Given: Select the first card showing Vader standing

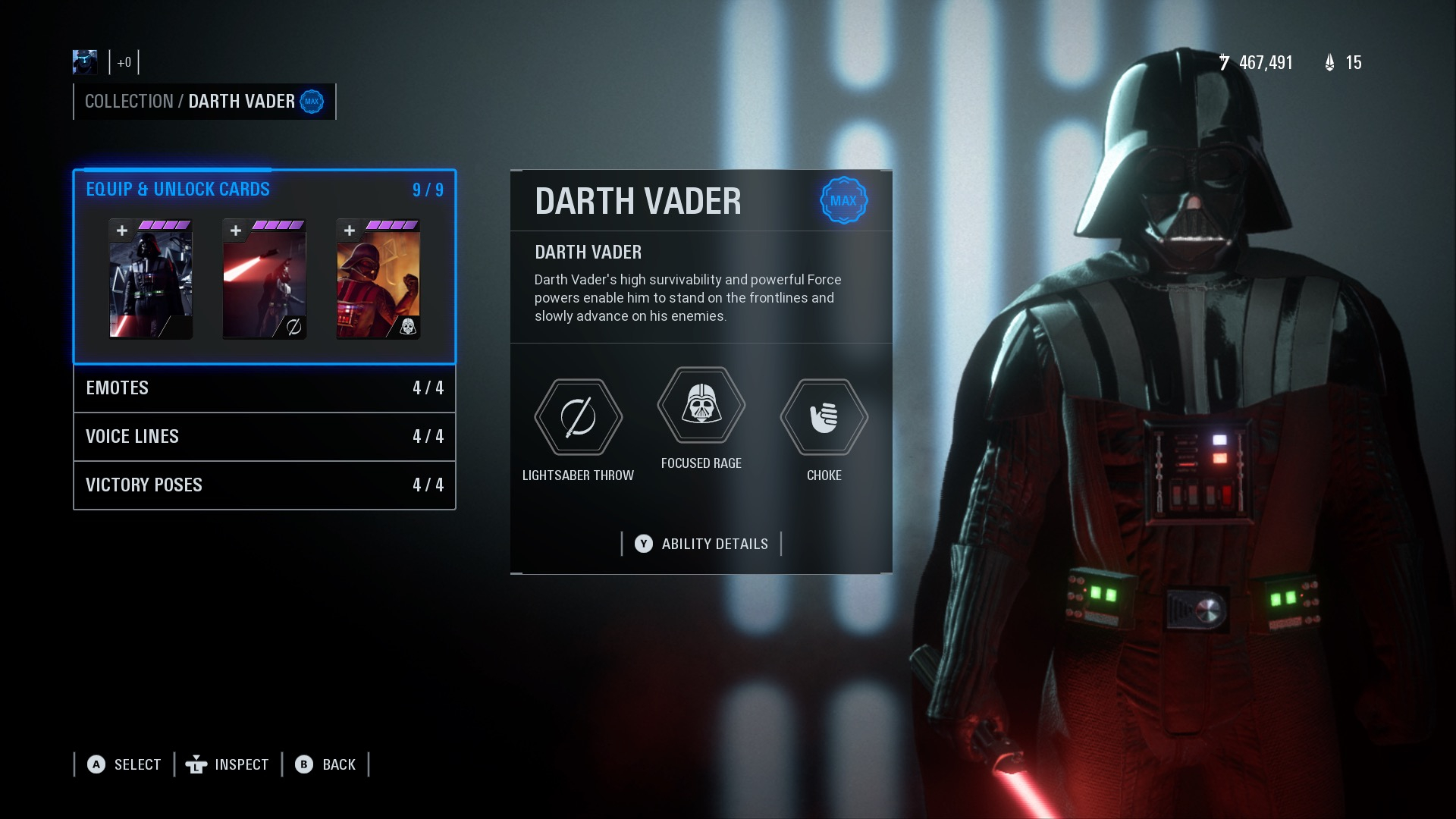Looking at the screenshot, I should click(151, 279).
